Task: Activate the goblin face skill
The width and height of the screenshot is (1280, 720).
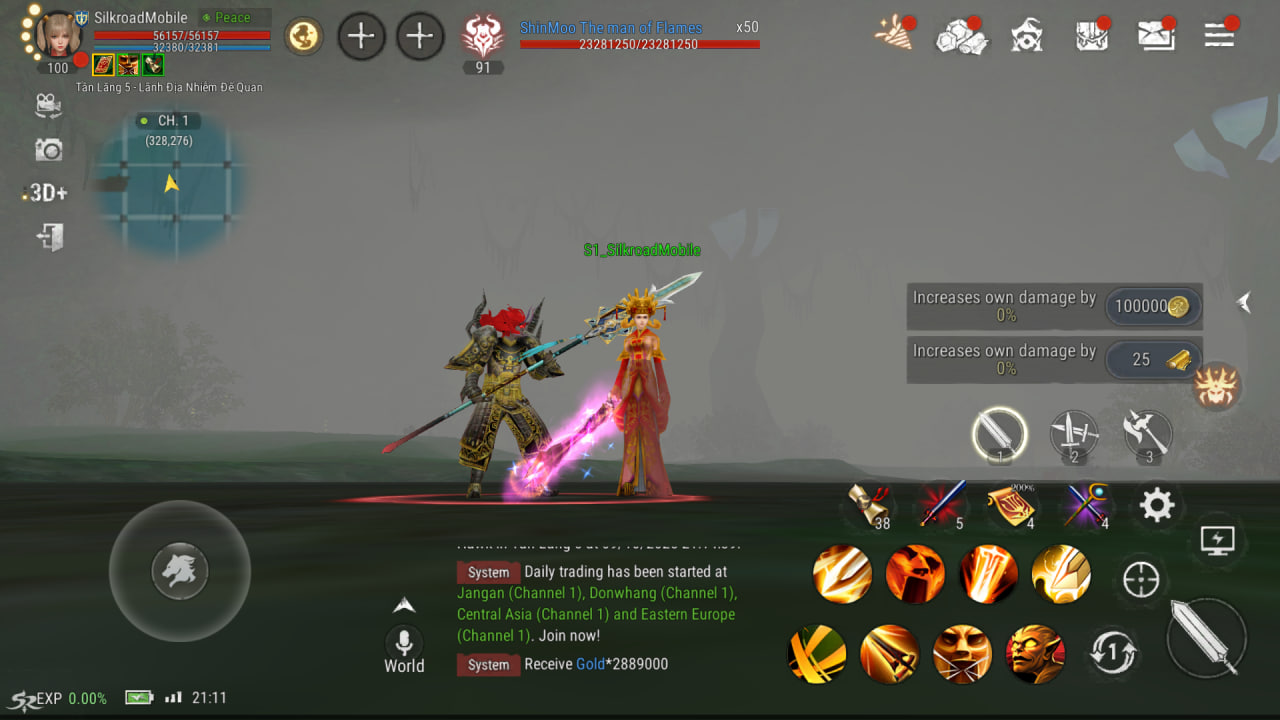Action: click(x=1035, y=654)
